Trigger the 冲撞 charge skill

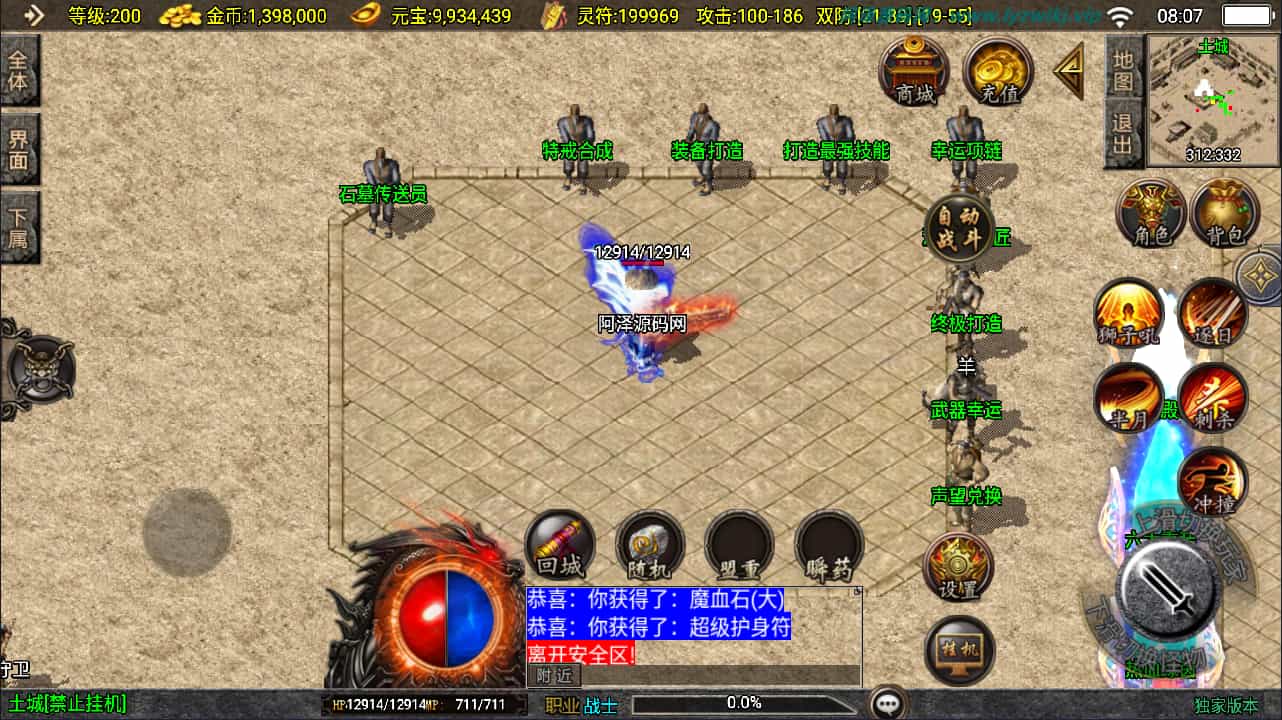point(1212,482)
